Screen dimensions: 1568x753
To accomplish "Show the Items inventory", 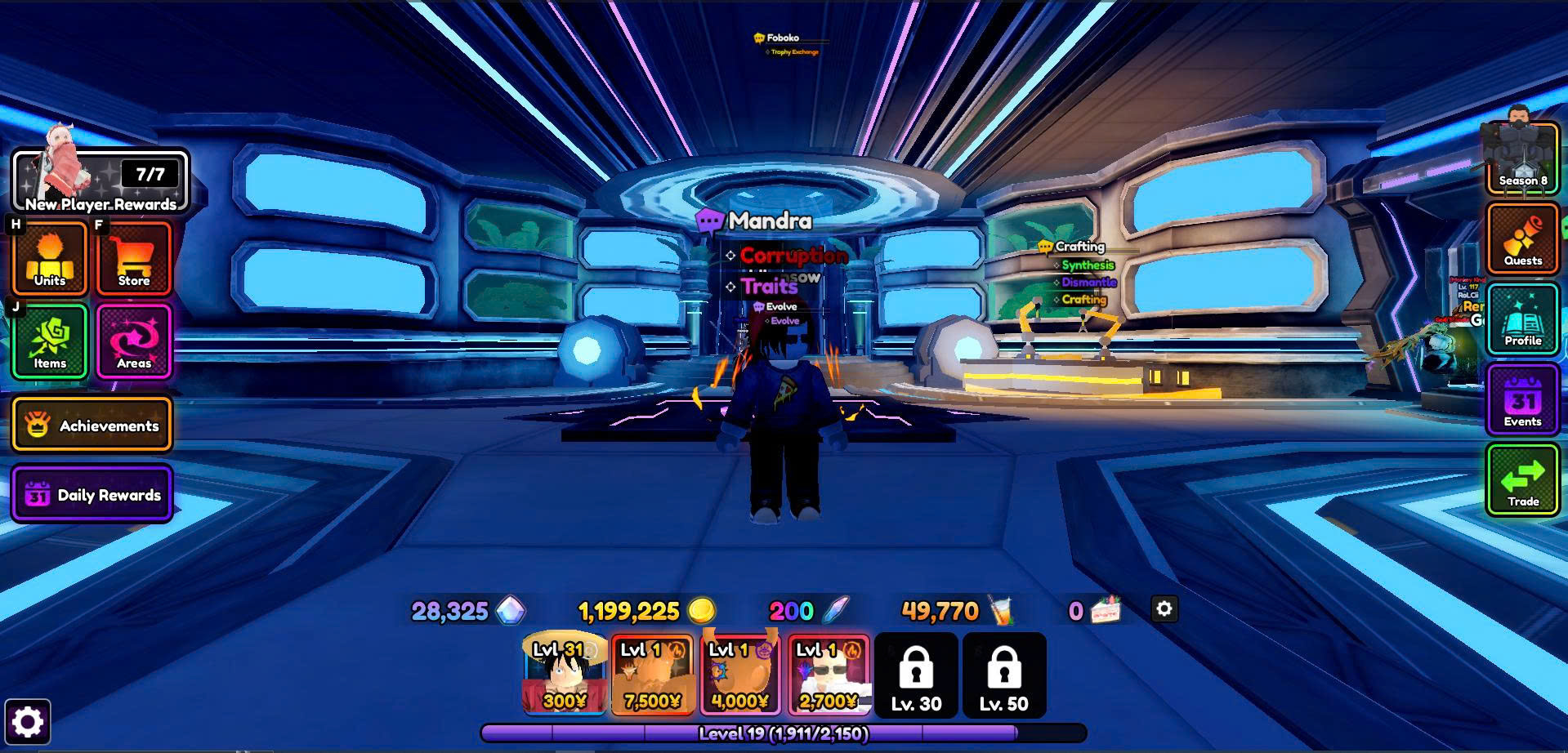I will (50, 342).
